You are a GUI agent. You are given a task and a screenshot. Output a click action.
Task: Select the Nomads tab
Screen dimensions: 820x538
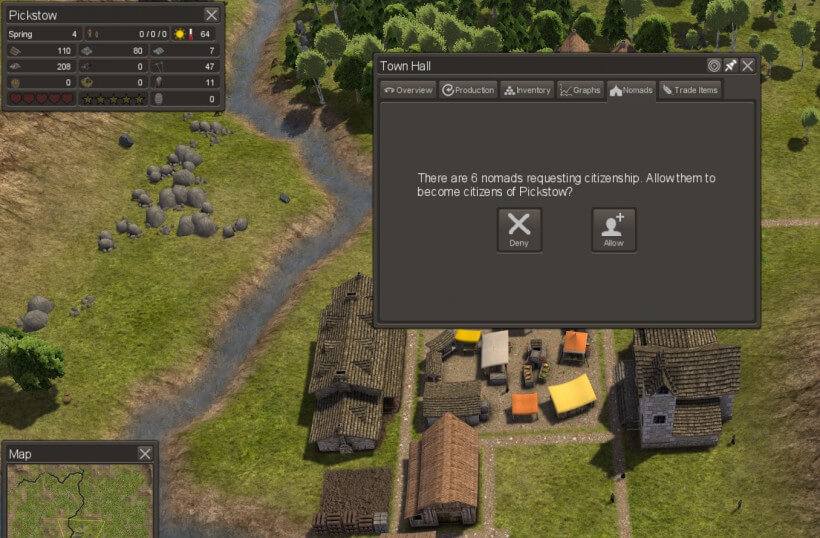(631, 90)
